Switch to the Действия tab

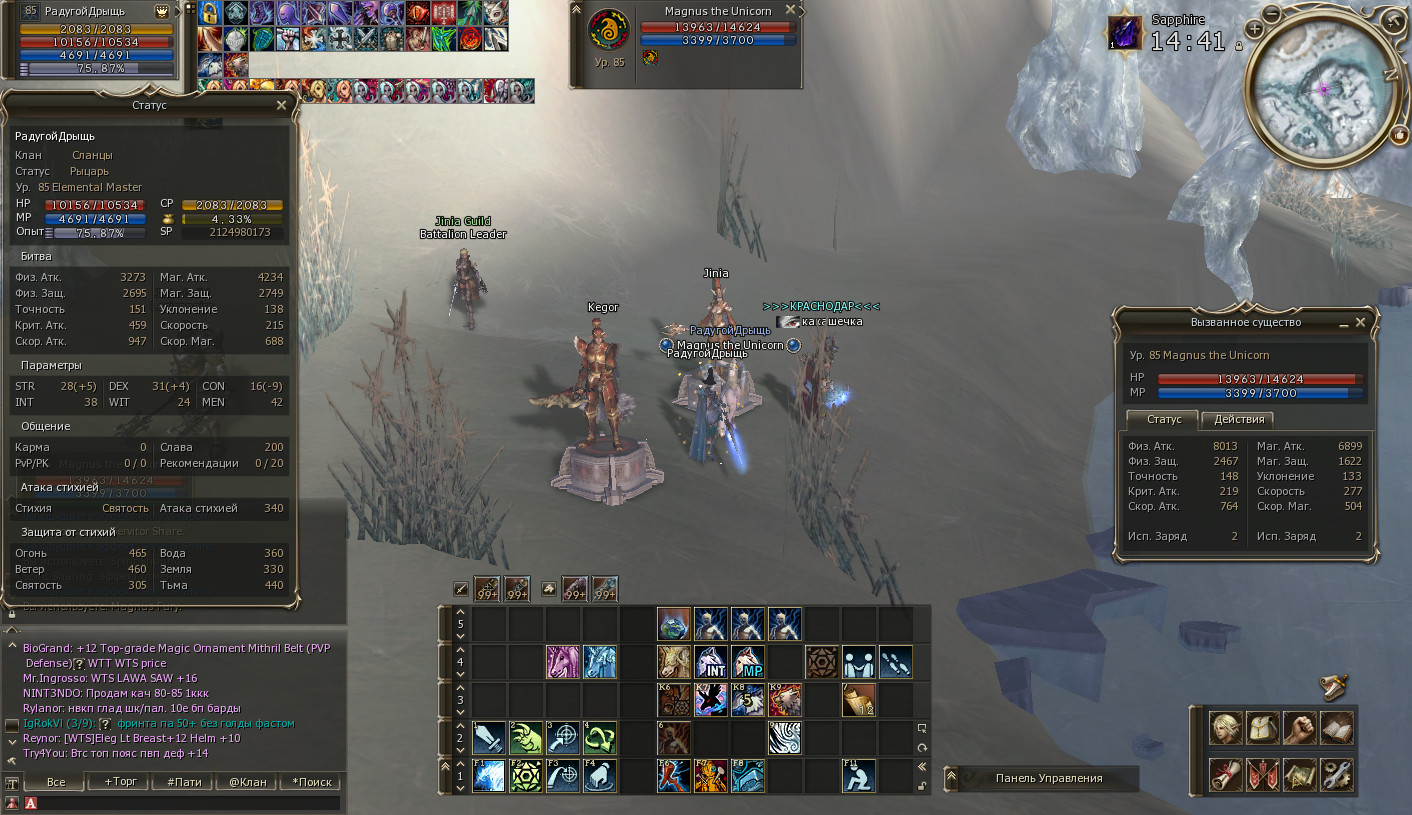[x=1237, y=419]
